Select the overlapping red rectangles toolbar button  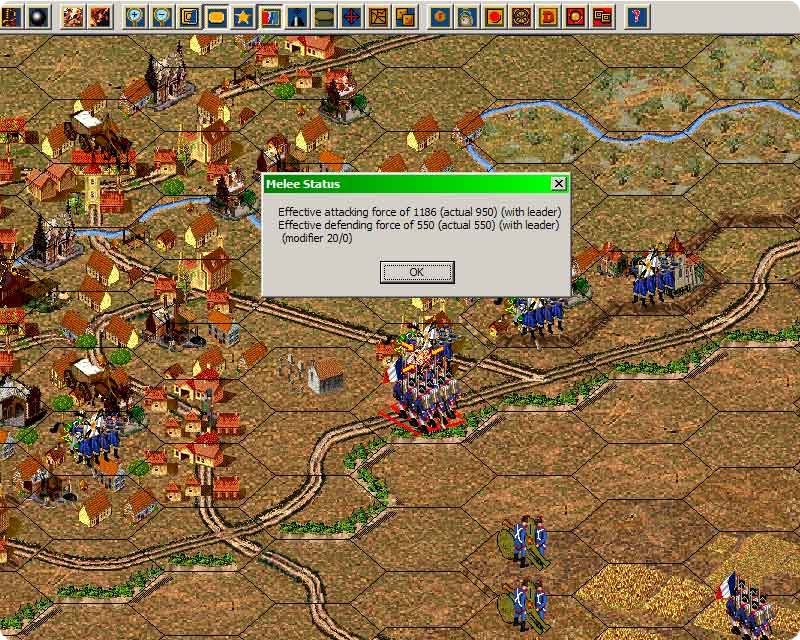[x=602, y=16]
